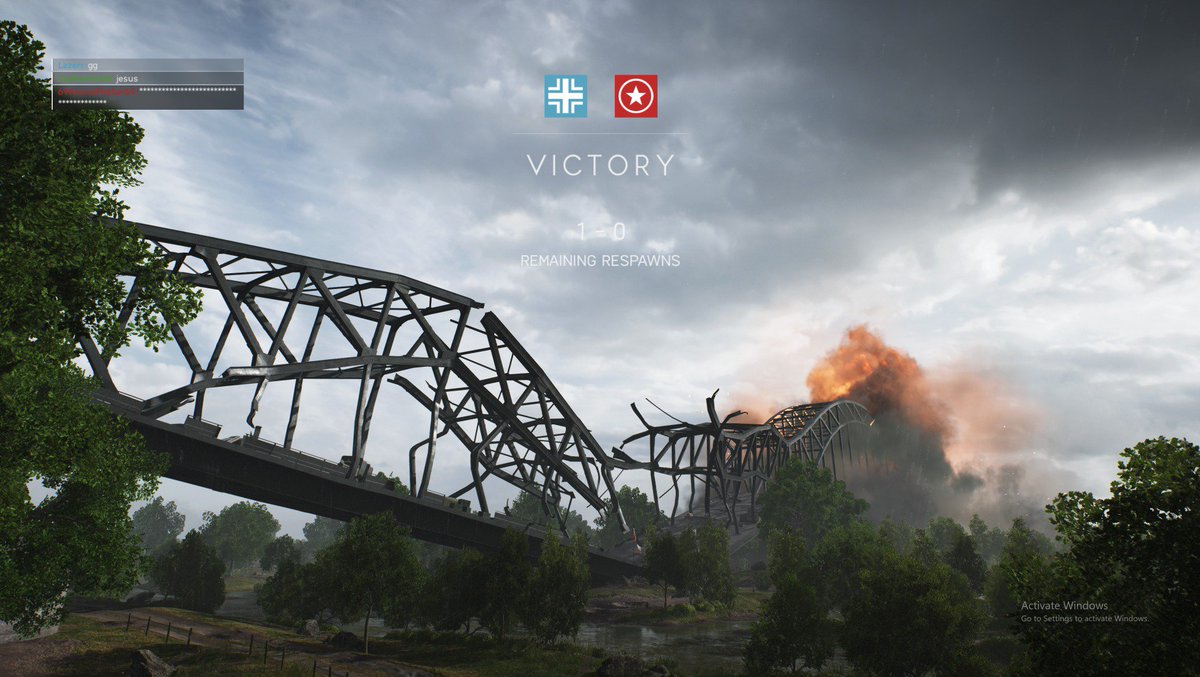Select the red star faction emblem

[x=636, y=96]
